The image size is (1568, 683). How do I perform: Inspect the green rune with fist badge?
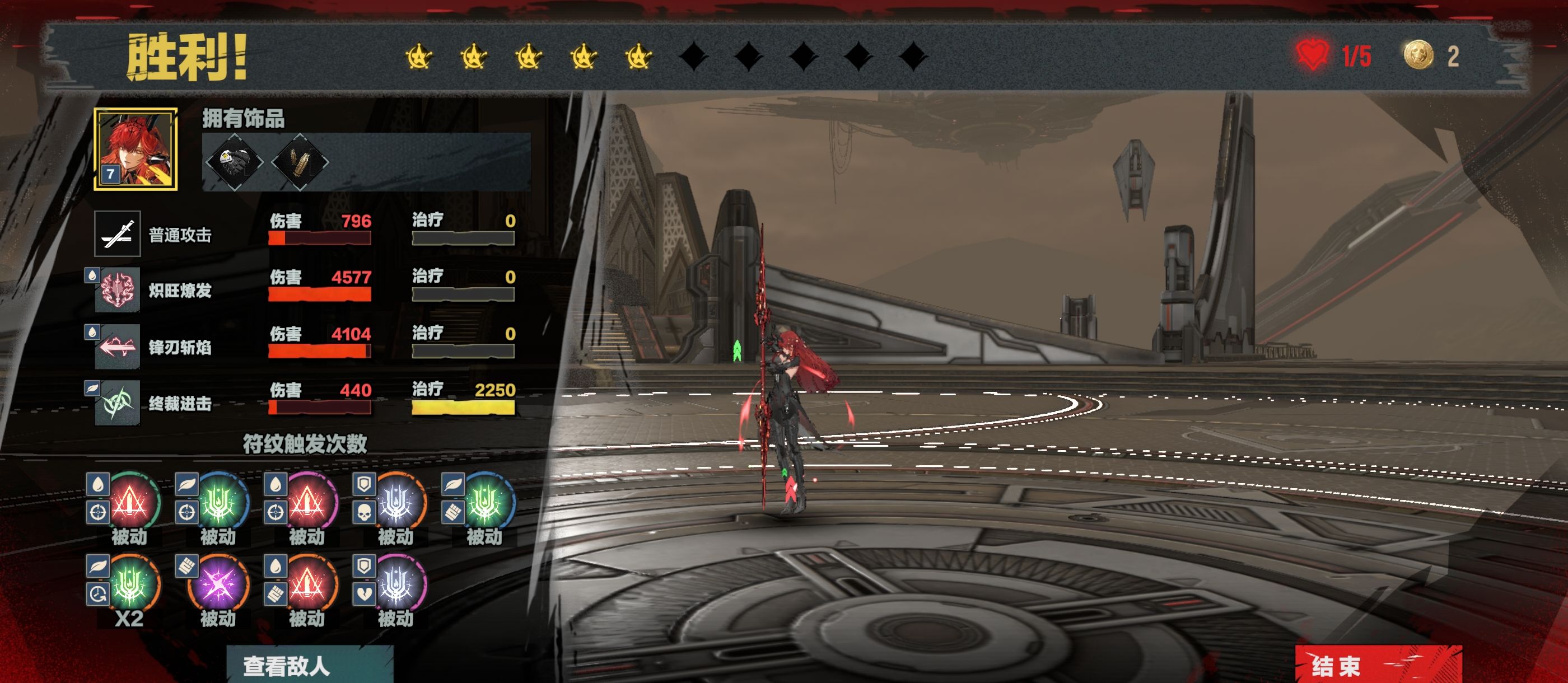[485, 503]
